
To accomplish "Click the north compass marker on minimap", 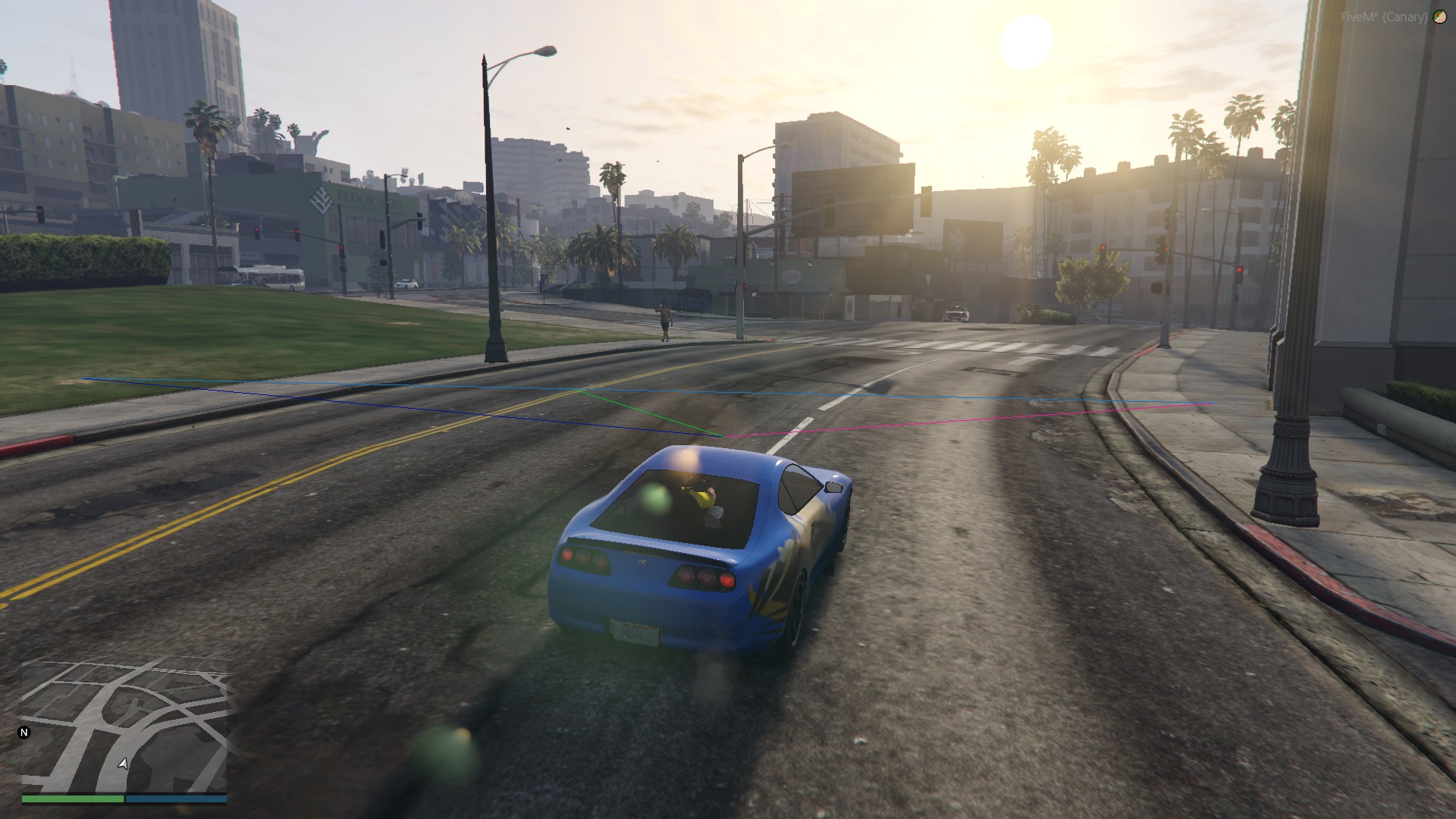I will point(24,733).
